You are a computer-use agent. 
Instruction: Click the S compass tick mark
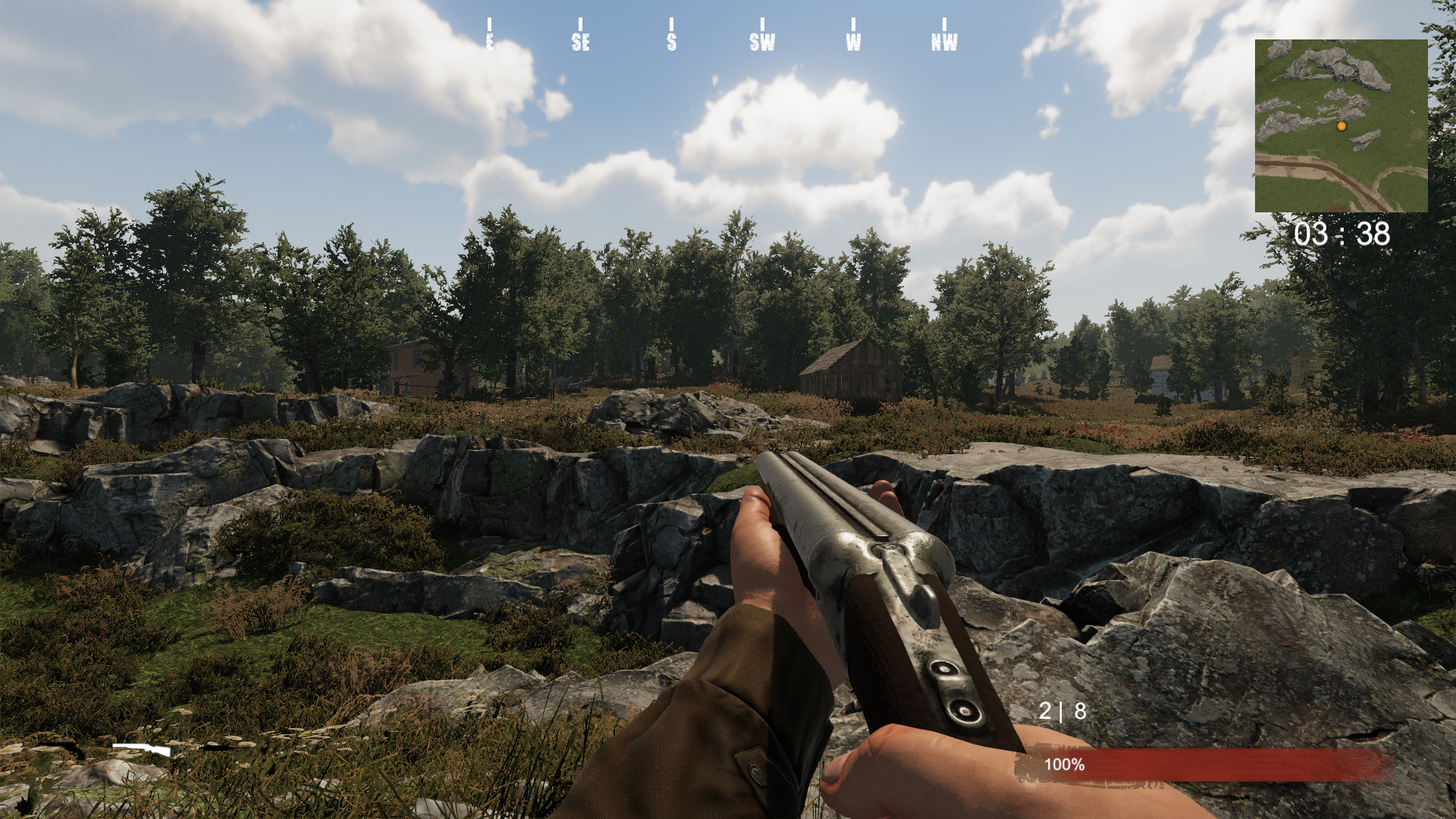pyautogui.click(x=670, y=23)
